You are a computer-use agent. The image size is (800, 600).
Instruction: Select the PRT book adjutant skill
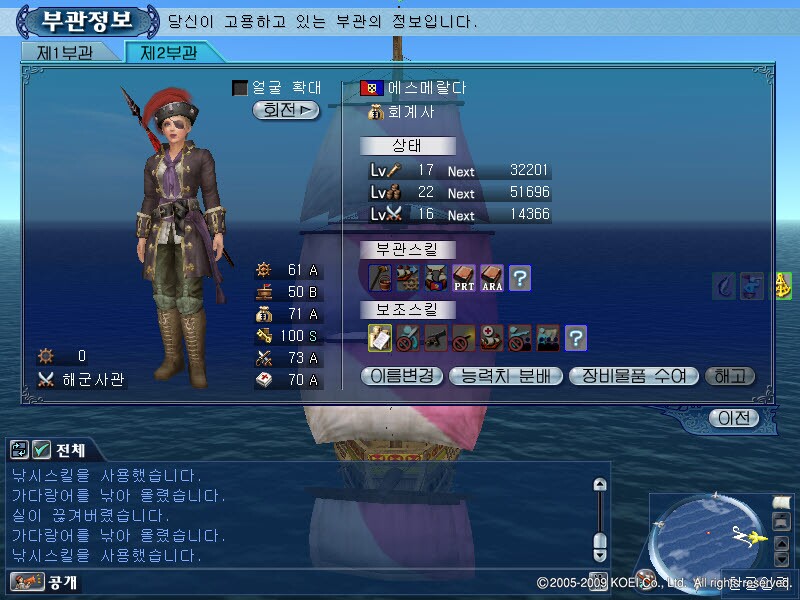463,278
